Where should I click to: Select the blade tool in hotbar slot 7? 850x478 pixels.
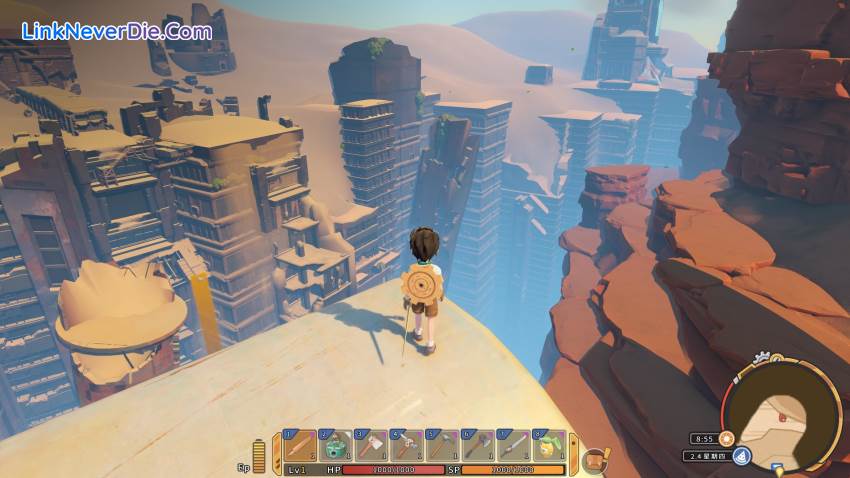click(x=513, y=445)
